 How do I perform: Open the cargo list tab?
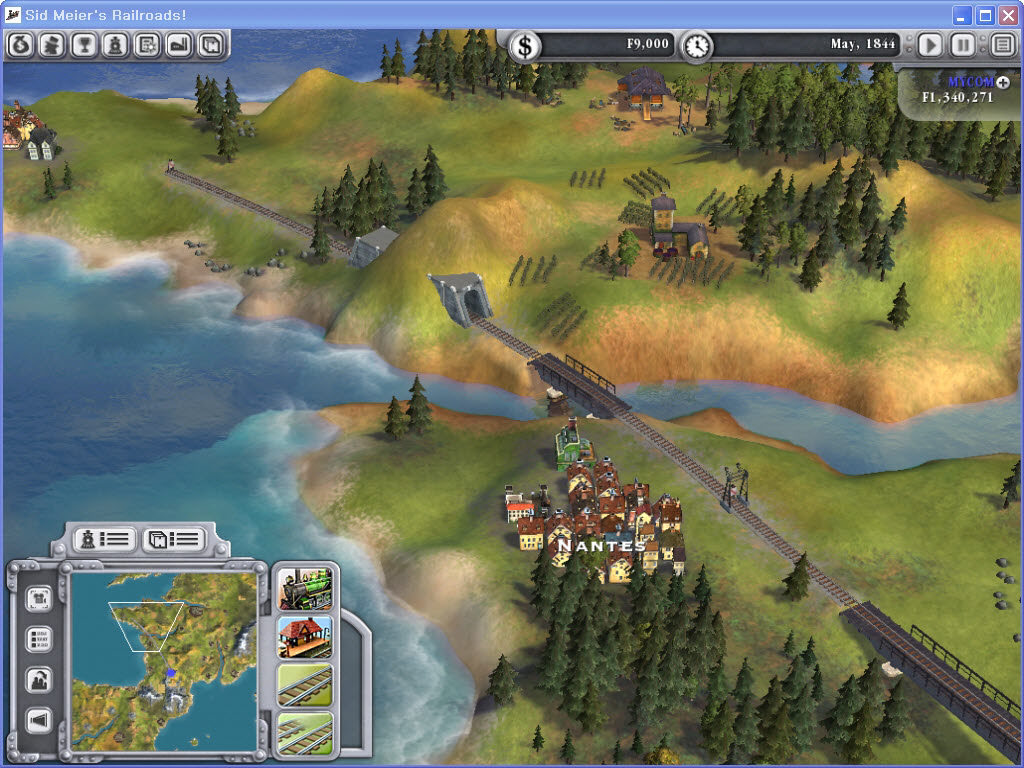pos(174,540)
